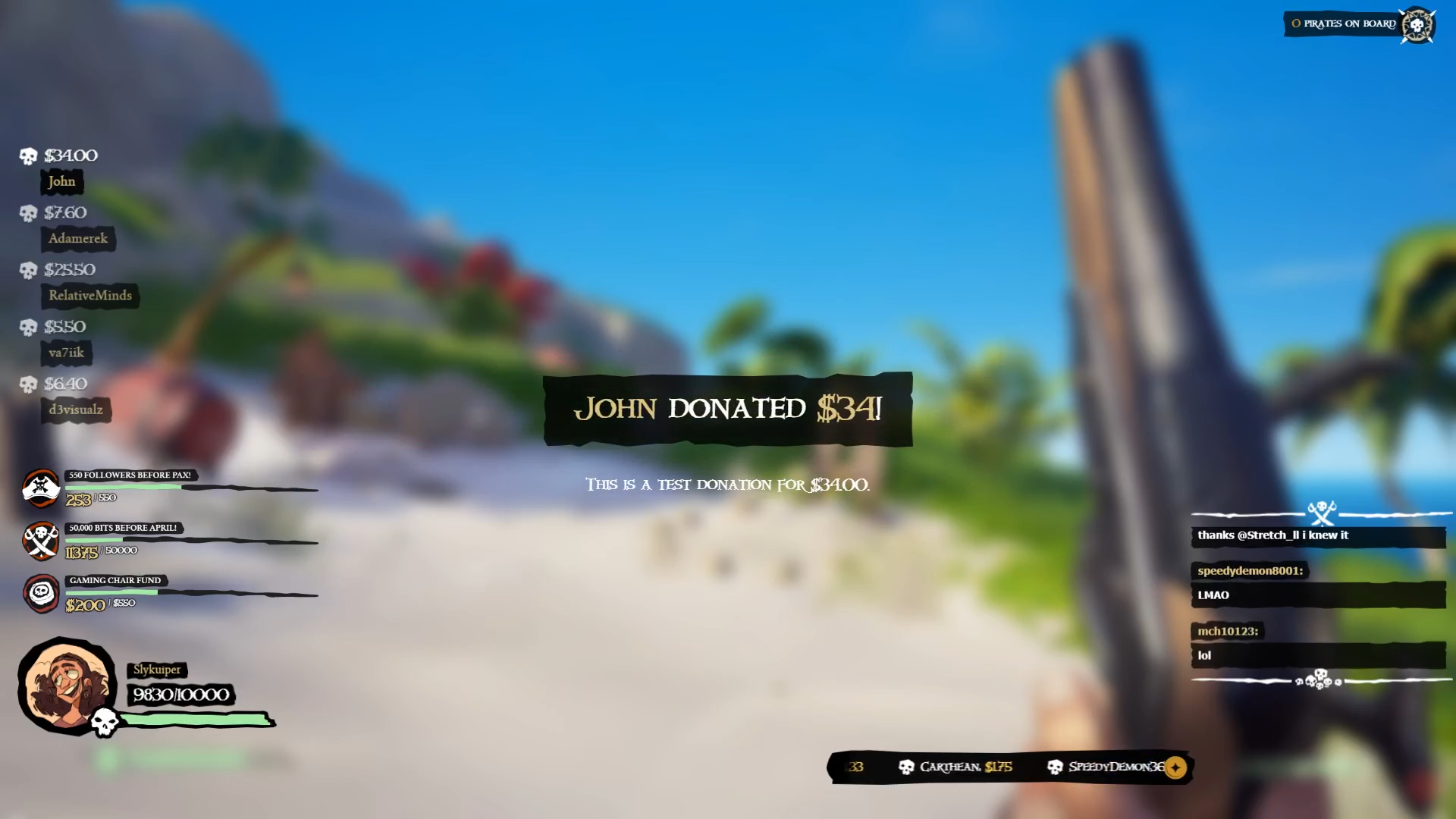The image size is (1456, 819).
Task: Open the 550 Followers Before PAX goal
Action: [130, 475]
